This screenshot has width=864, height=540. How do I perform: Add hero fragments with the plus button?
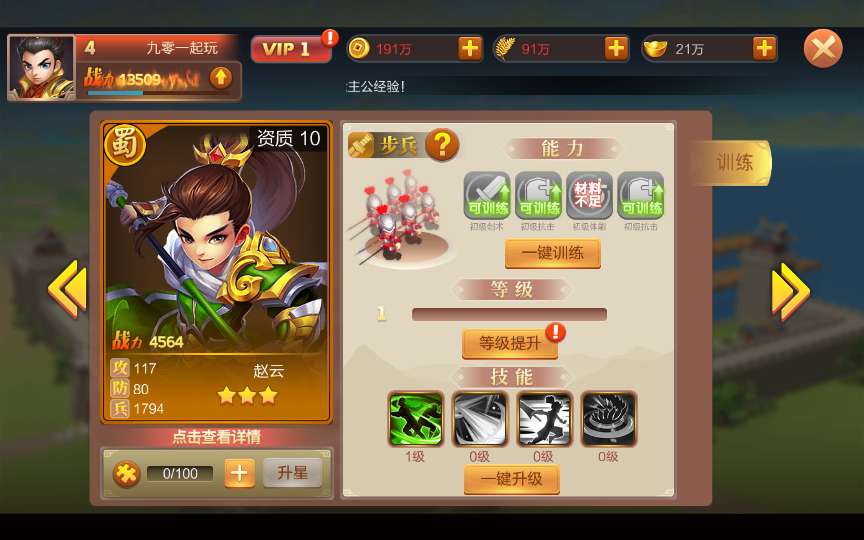click(x=239, y=473)
